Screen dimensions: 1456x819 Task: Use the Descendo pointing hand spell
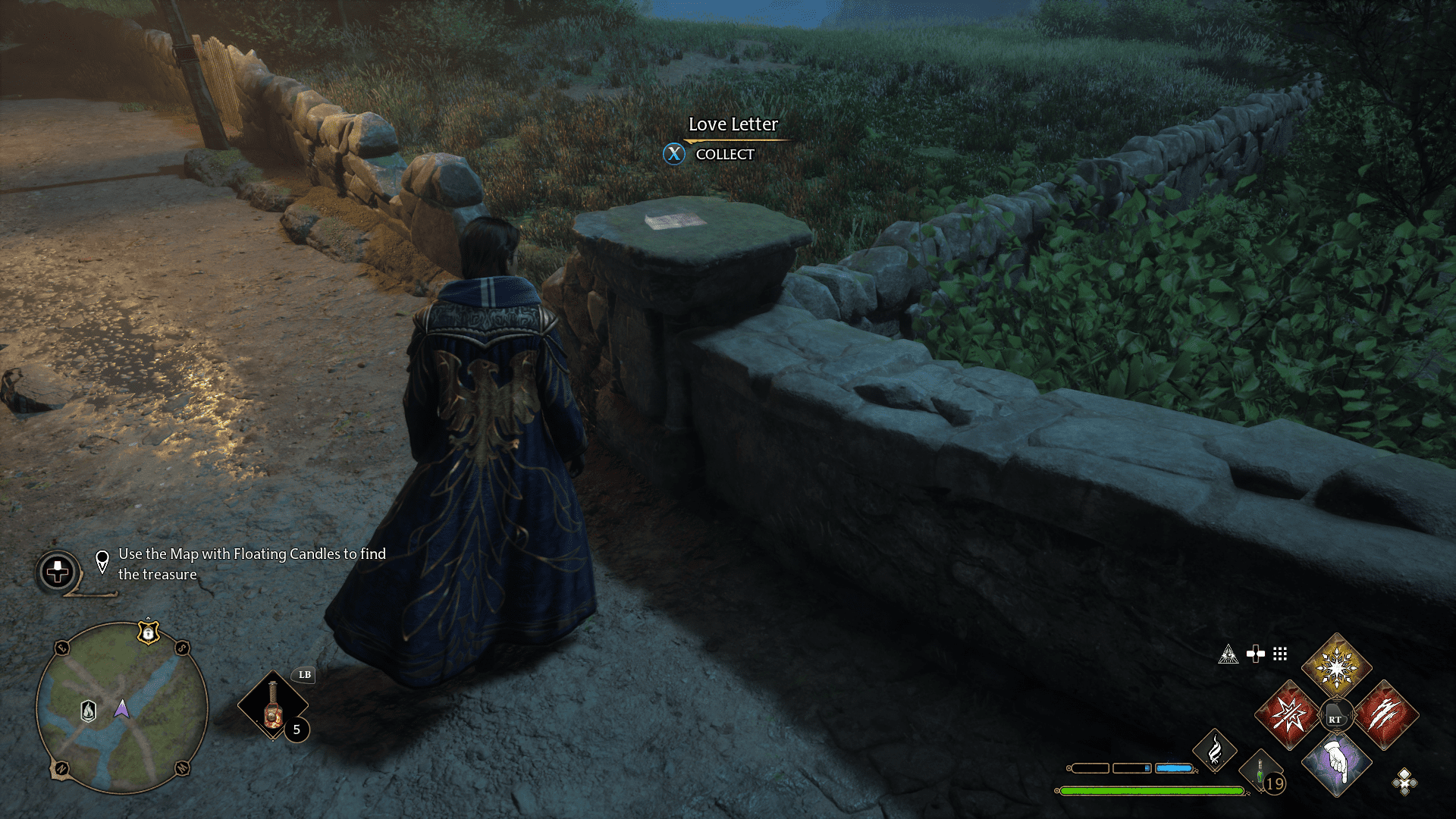(1336, 763)
